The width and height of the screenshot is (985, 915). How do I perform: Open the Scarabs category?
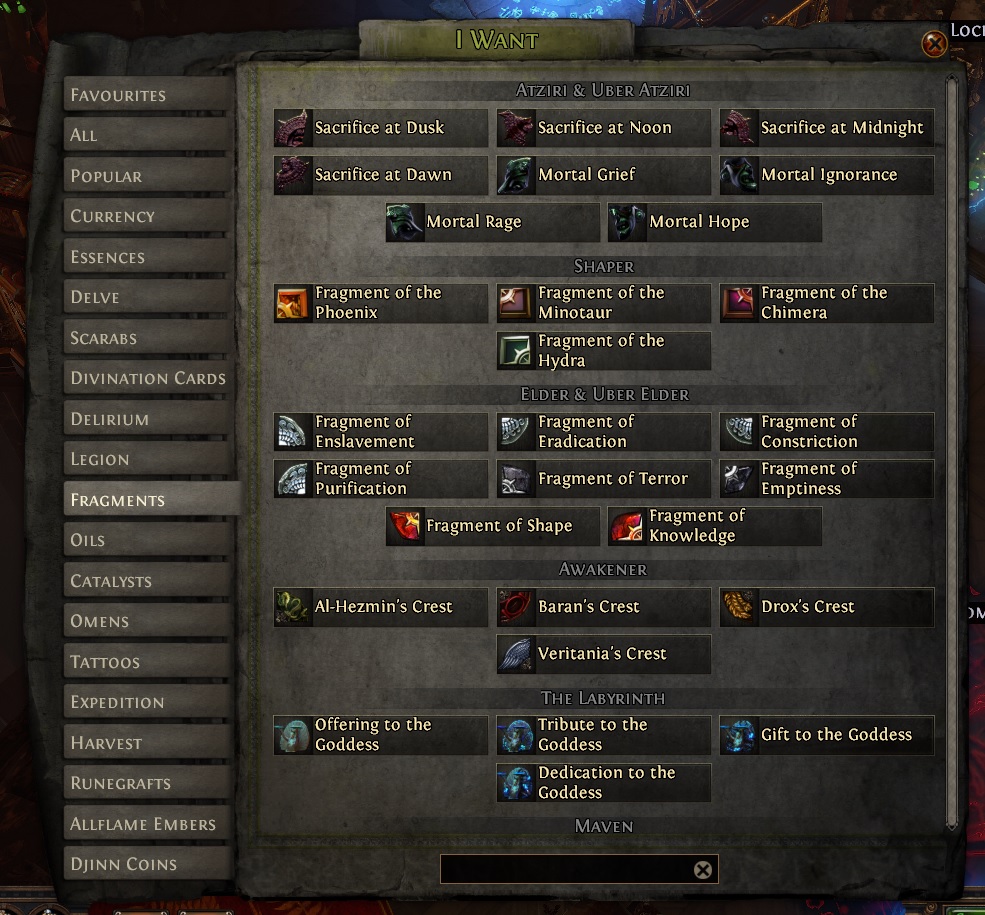point(150,338)
